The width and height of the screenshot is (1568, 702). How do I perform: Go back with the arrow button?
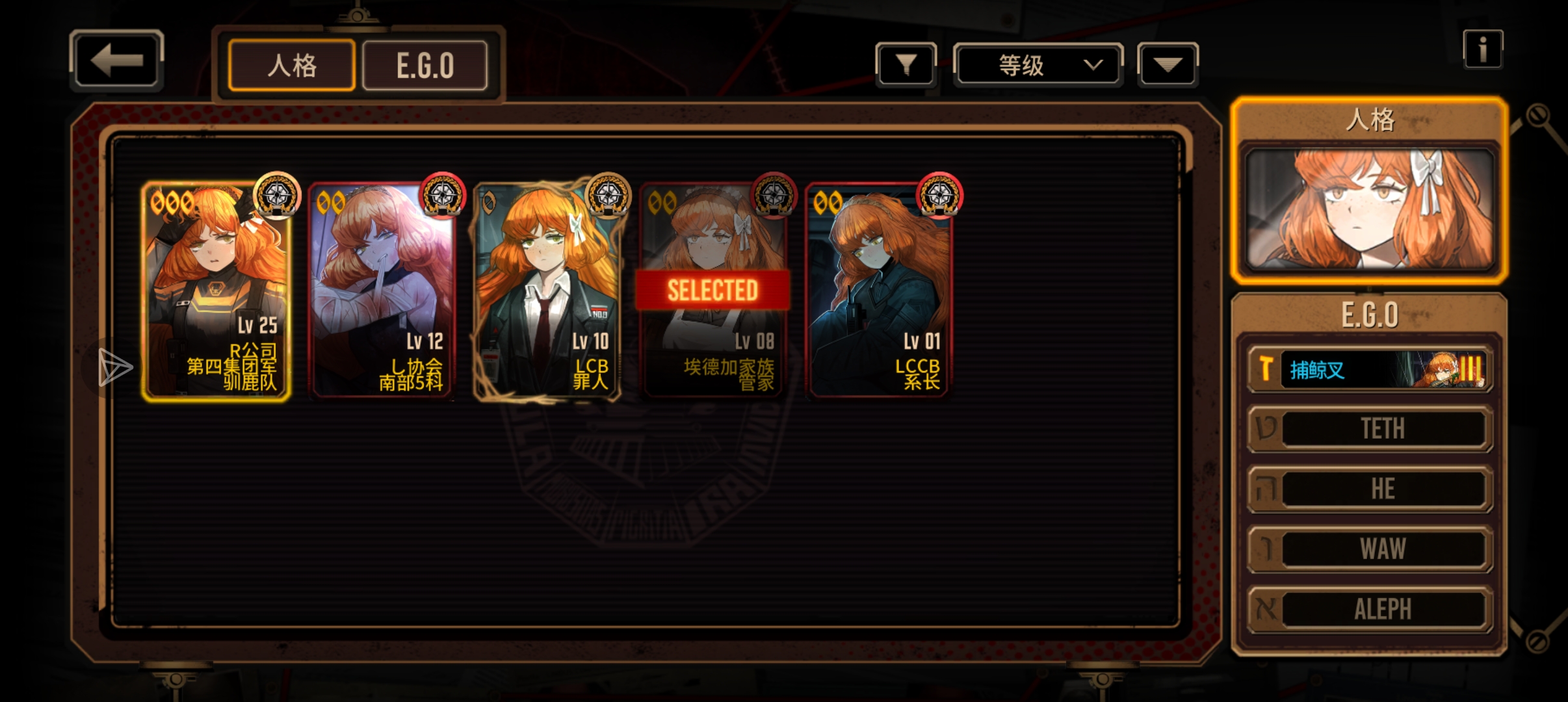click(116, 60)
